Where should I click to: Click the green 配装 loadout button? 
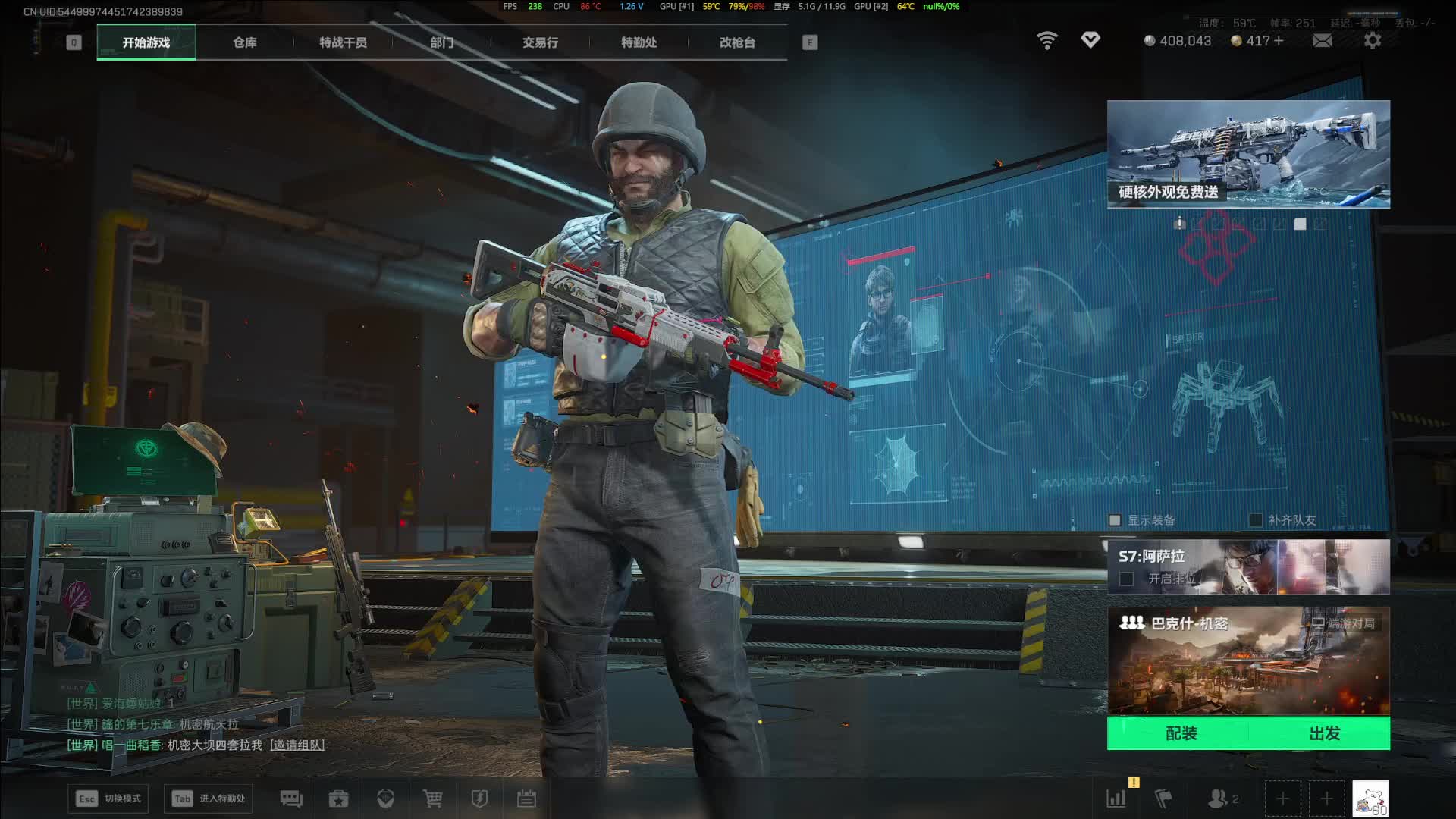click(1181, 733)
